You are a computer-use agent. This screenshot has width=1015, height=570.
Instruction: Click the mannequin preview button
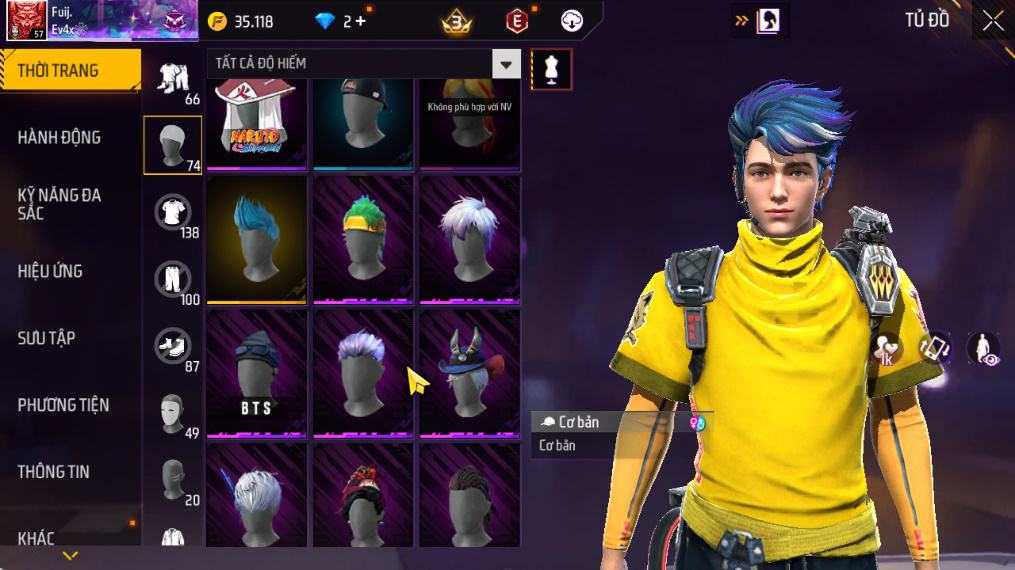(551, 69)
